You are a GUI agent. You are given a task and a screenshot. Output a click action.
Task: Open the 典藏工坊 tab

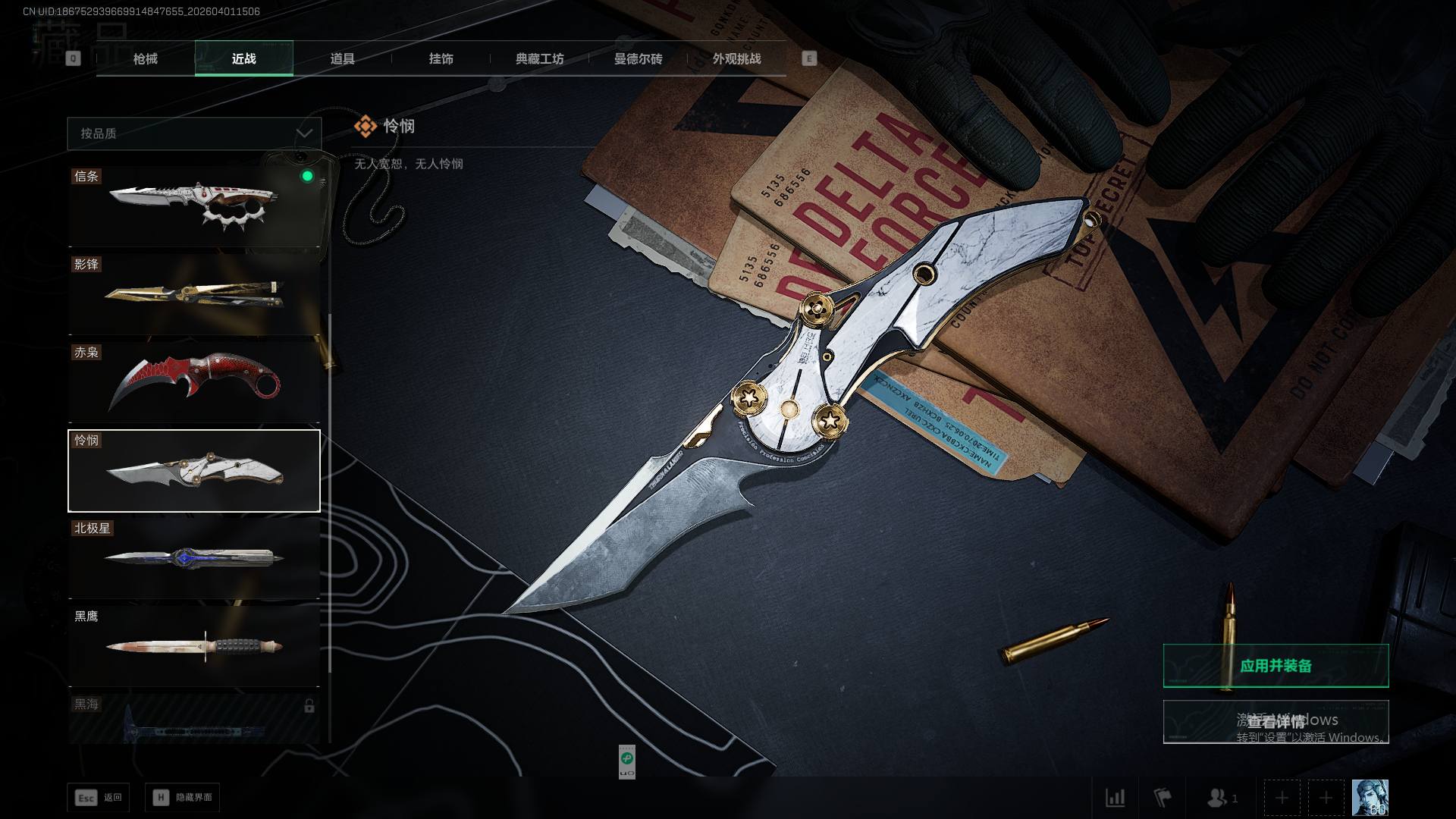pos(539,59)
